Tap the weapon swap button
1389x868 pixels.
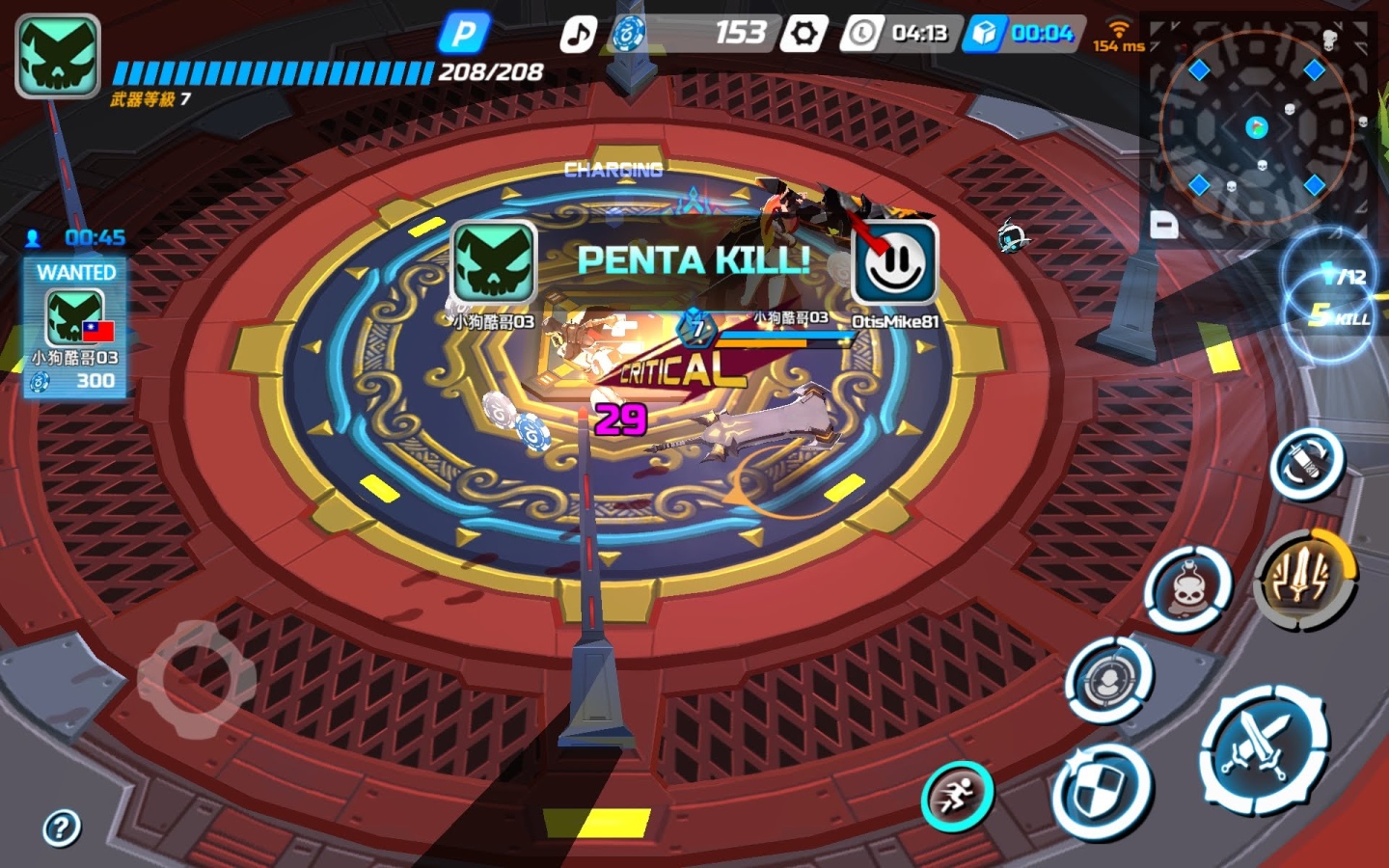point(1307,464)
